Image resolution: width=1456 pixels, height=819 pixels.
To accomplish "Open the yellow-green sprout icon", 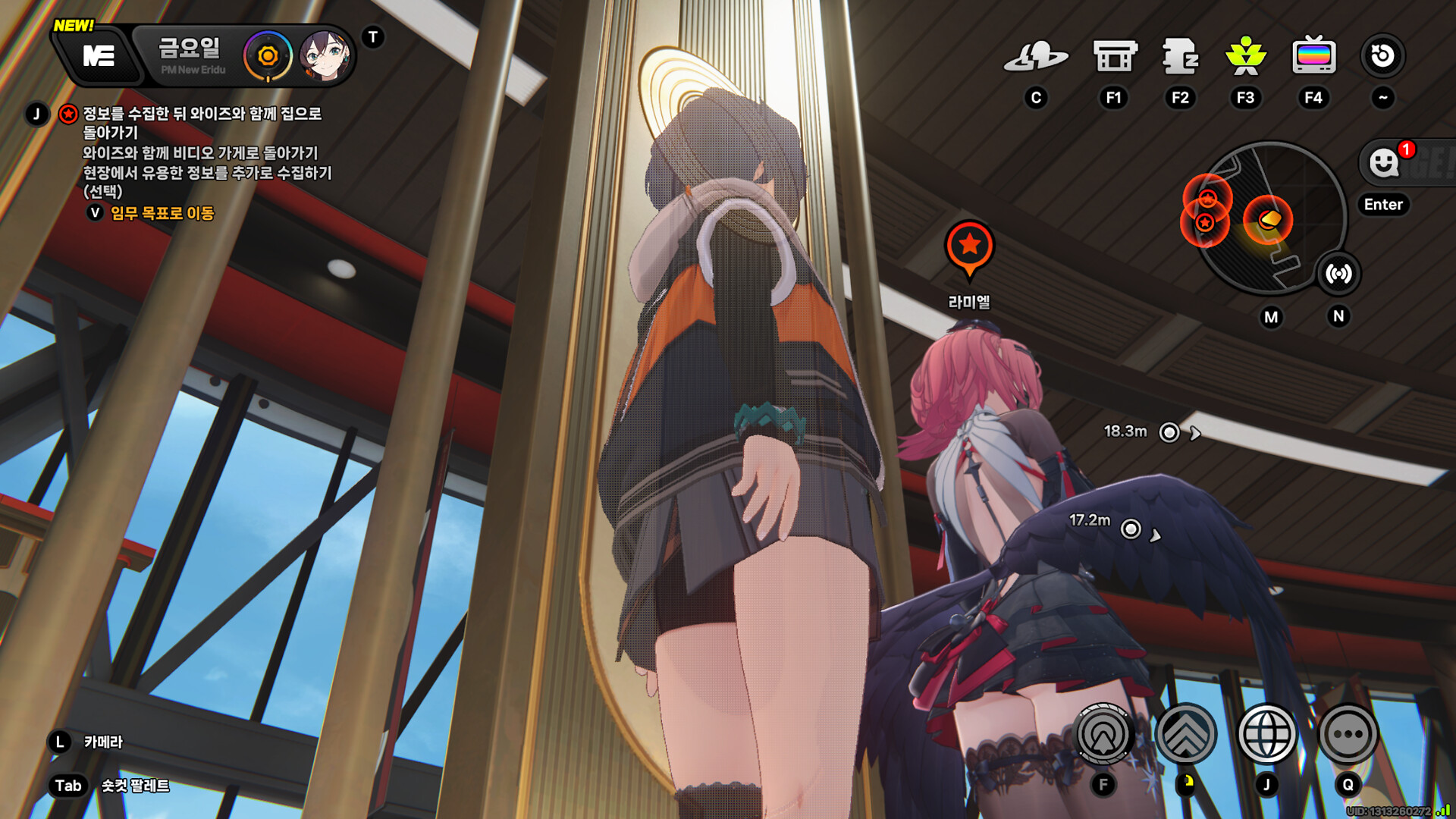I will click(1245, 57).
